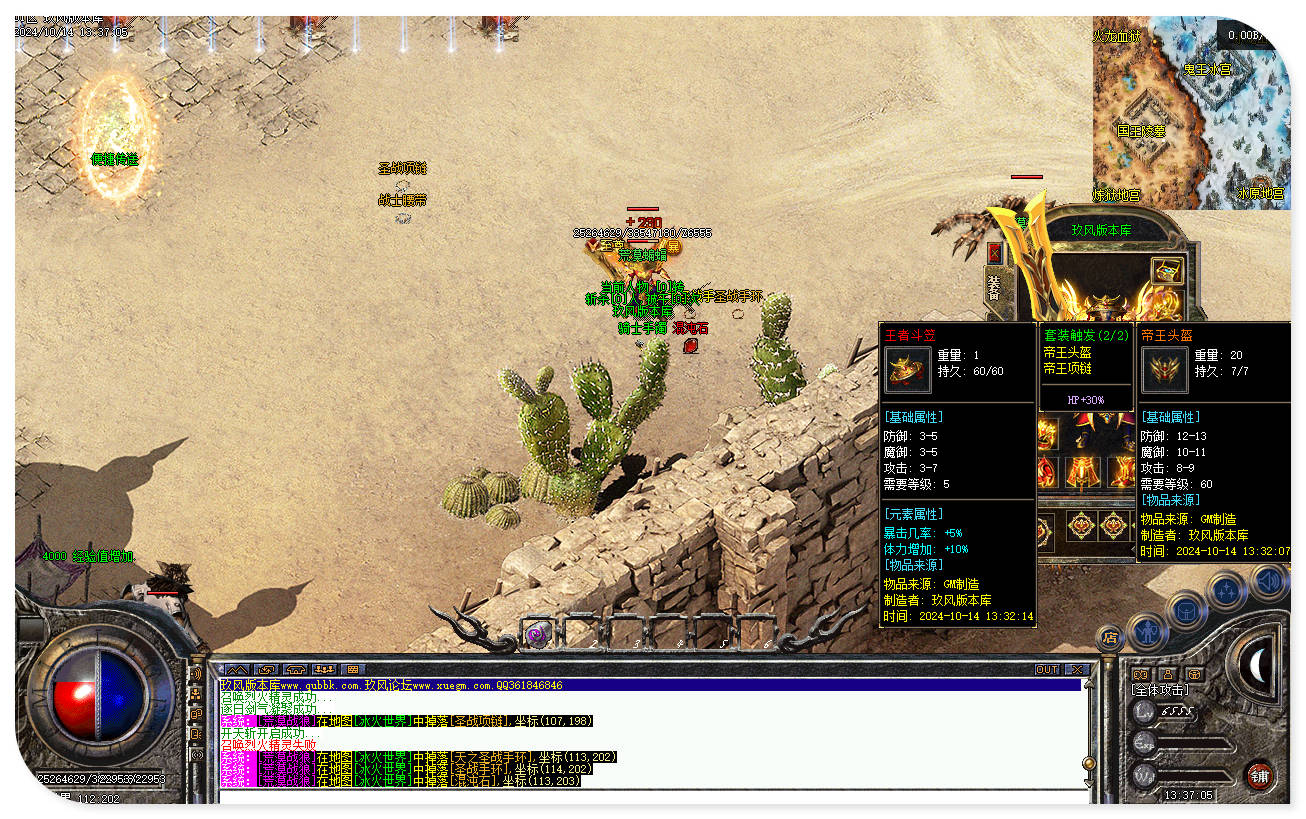Click the small person icon above attack mode
The height and width of the screenshot is (819, 1306).
click(x=1167, y=674)
